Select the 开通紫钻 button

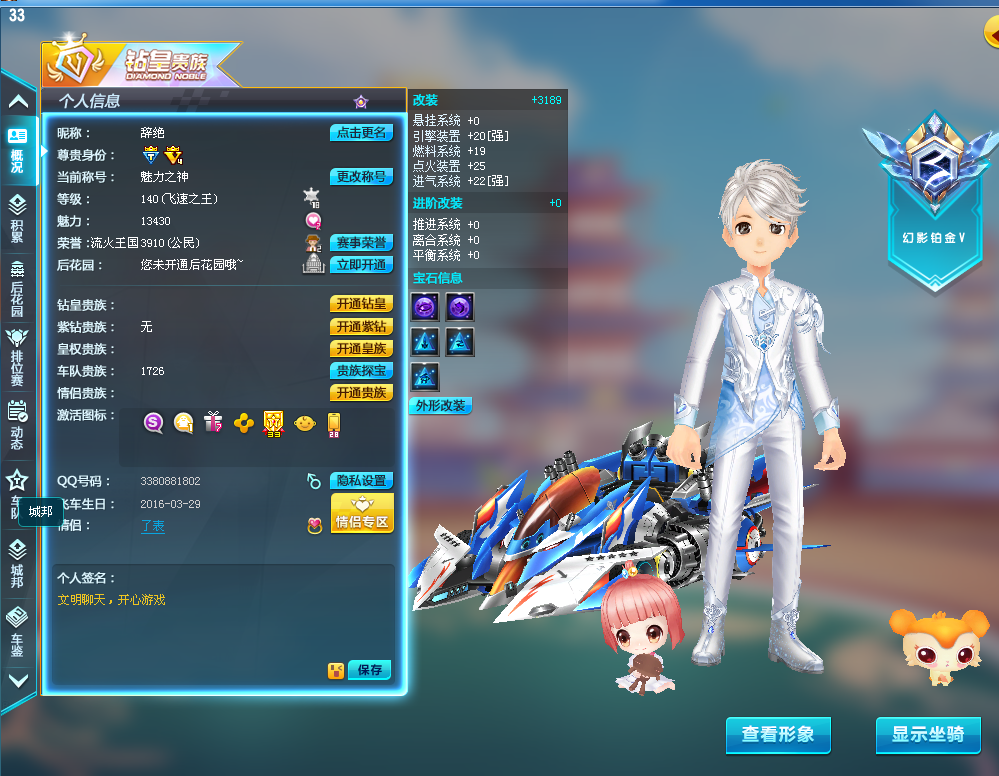361,327
